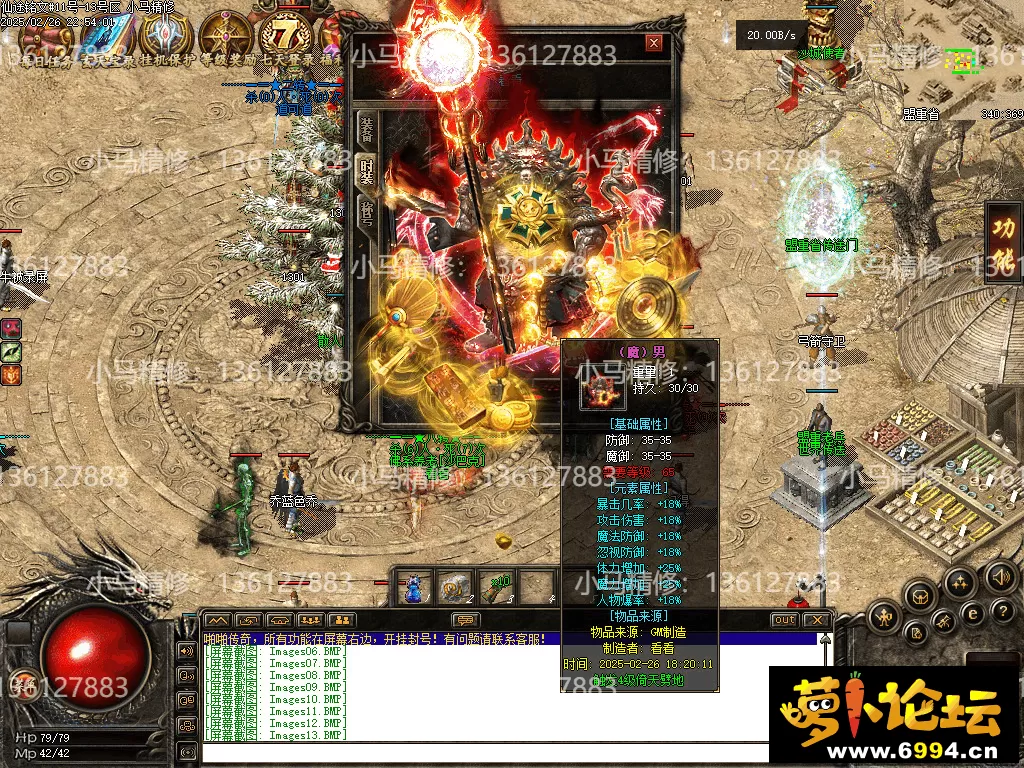The image size is (1024, 768).
Task: Open the character figure menu button
Action: (x=884, y=617)
